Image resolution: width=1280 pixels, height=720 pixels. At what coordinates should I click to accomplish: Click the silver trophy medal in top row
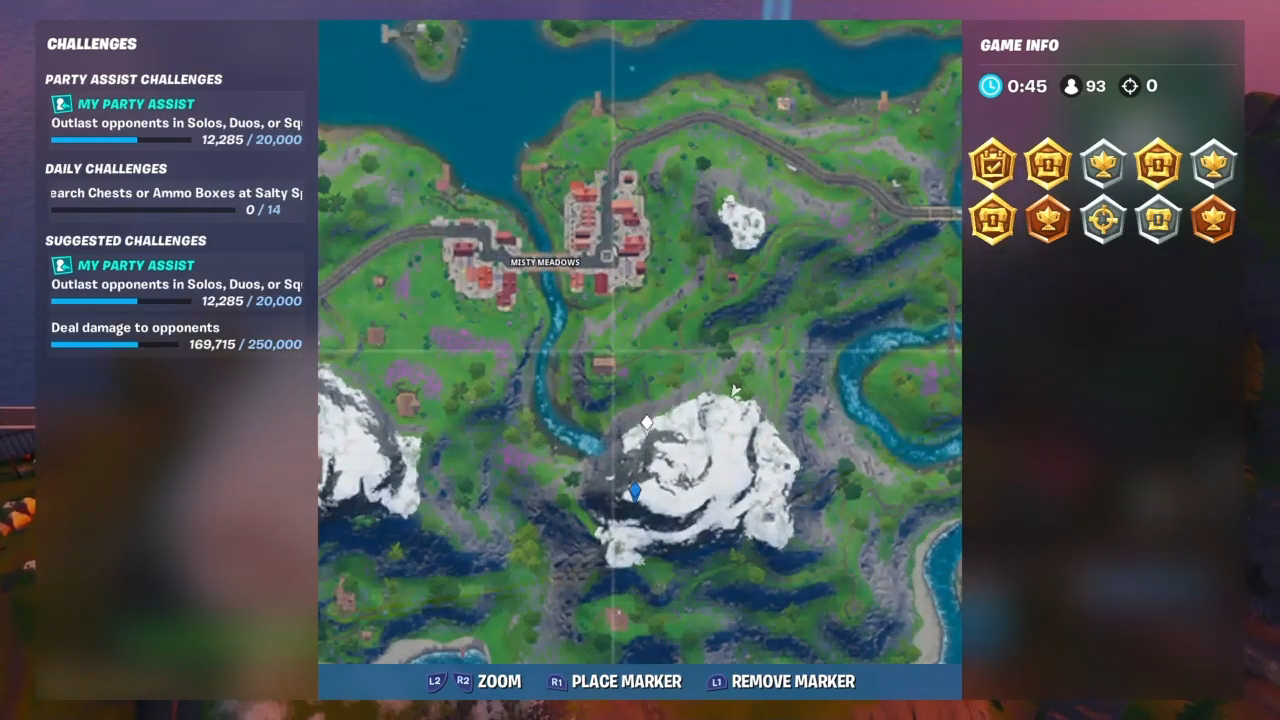click(1103, 164)
